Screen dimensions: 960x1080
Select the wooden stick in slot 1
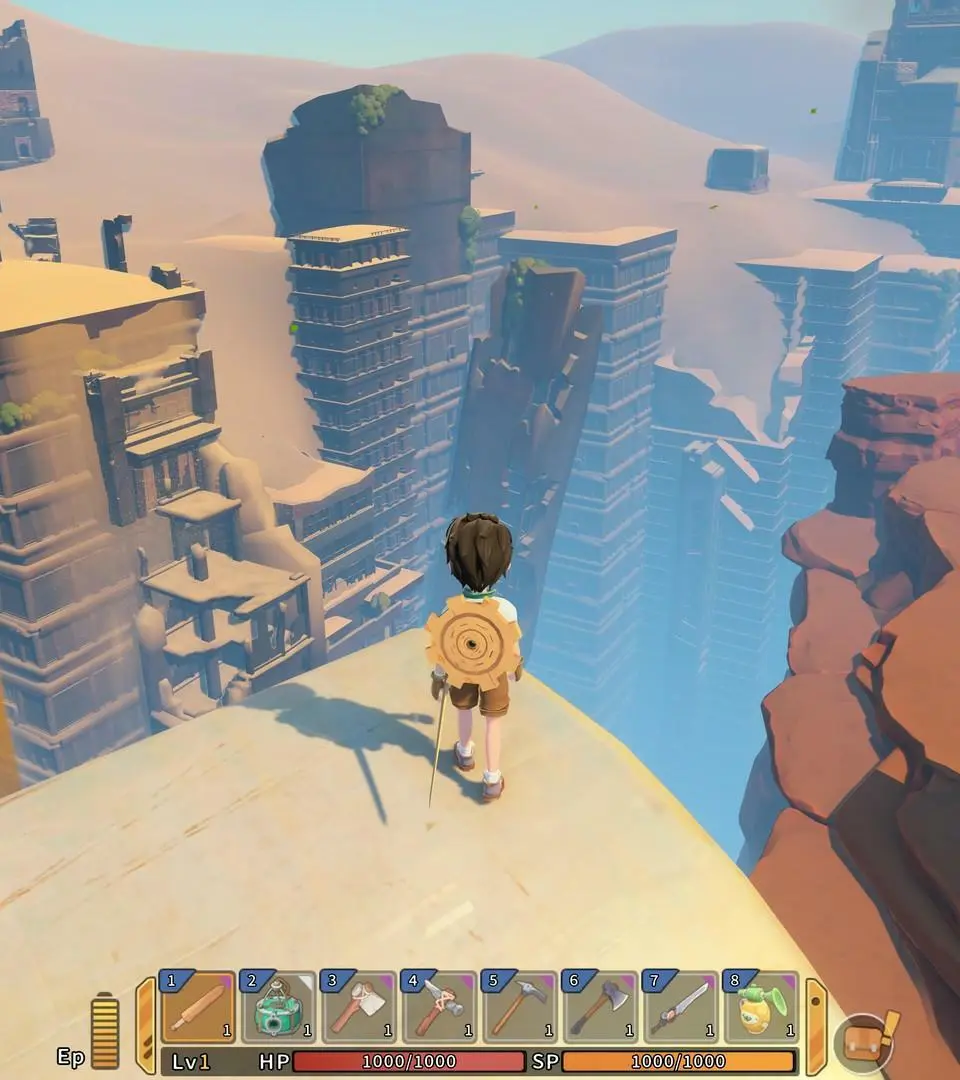click(198, 1008)
